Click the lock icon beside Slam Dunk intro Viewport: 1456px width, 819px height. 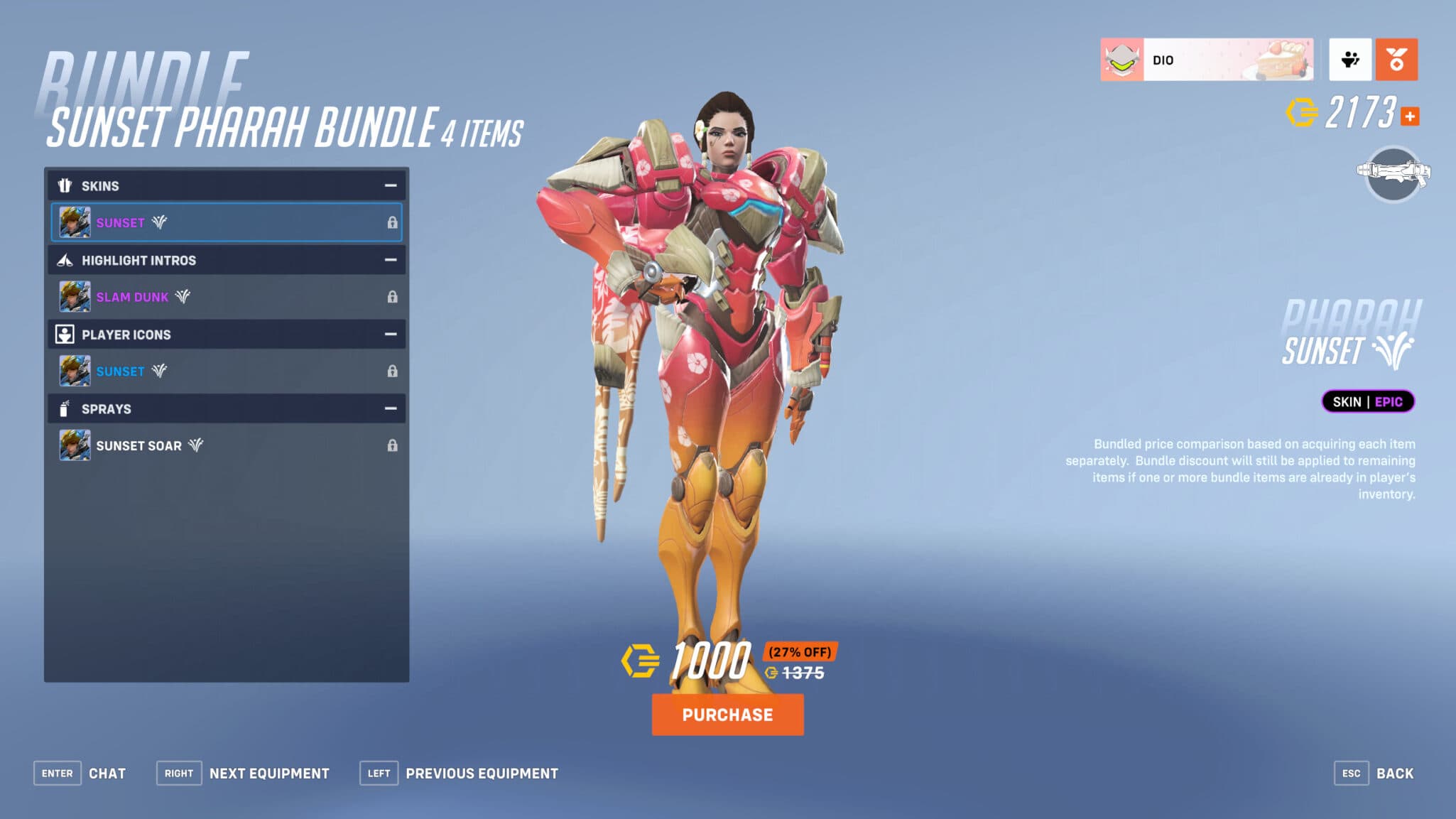click(x=393, y=297)
